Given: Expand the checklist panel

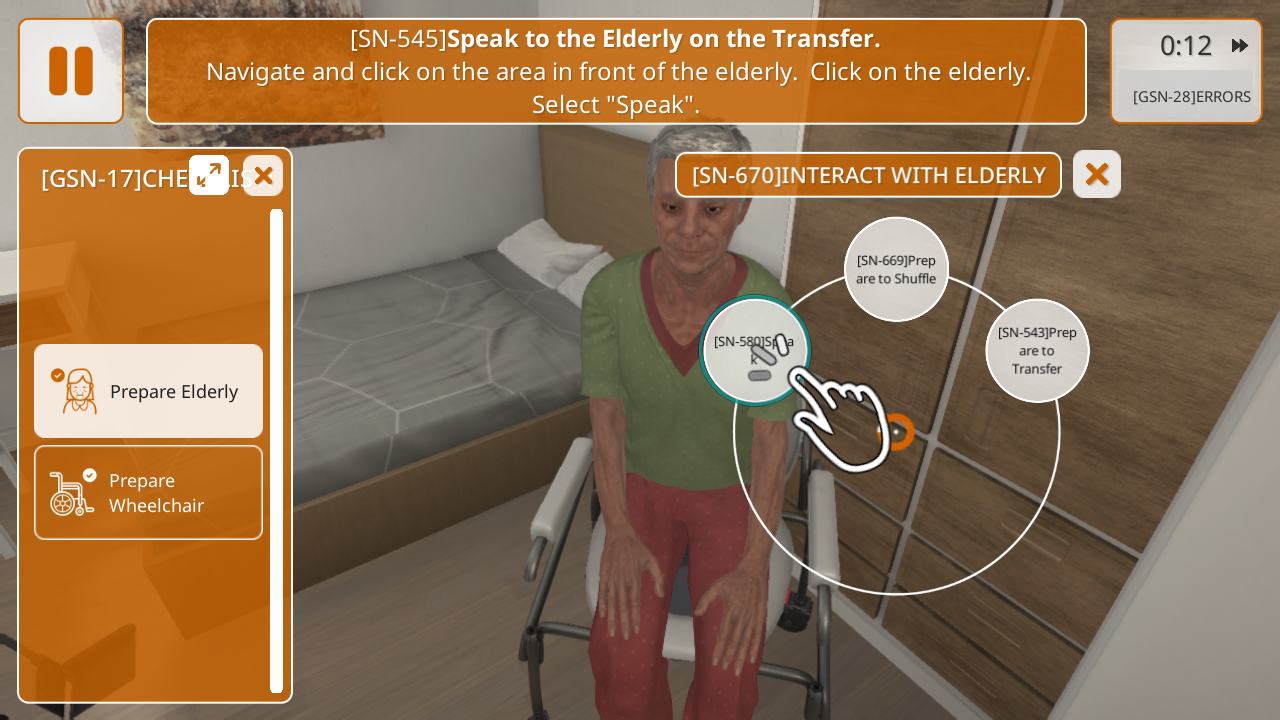Looking at the screenshot, I should point(209,175).
